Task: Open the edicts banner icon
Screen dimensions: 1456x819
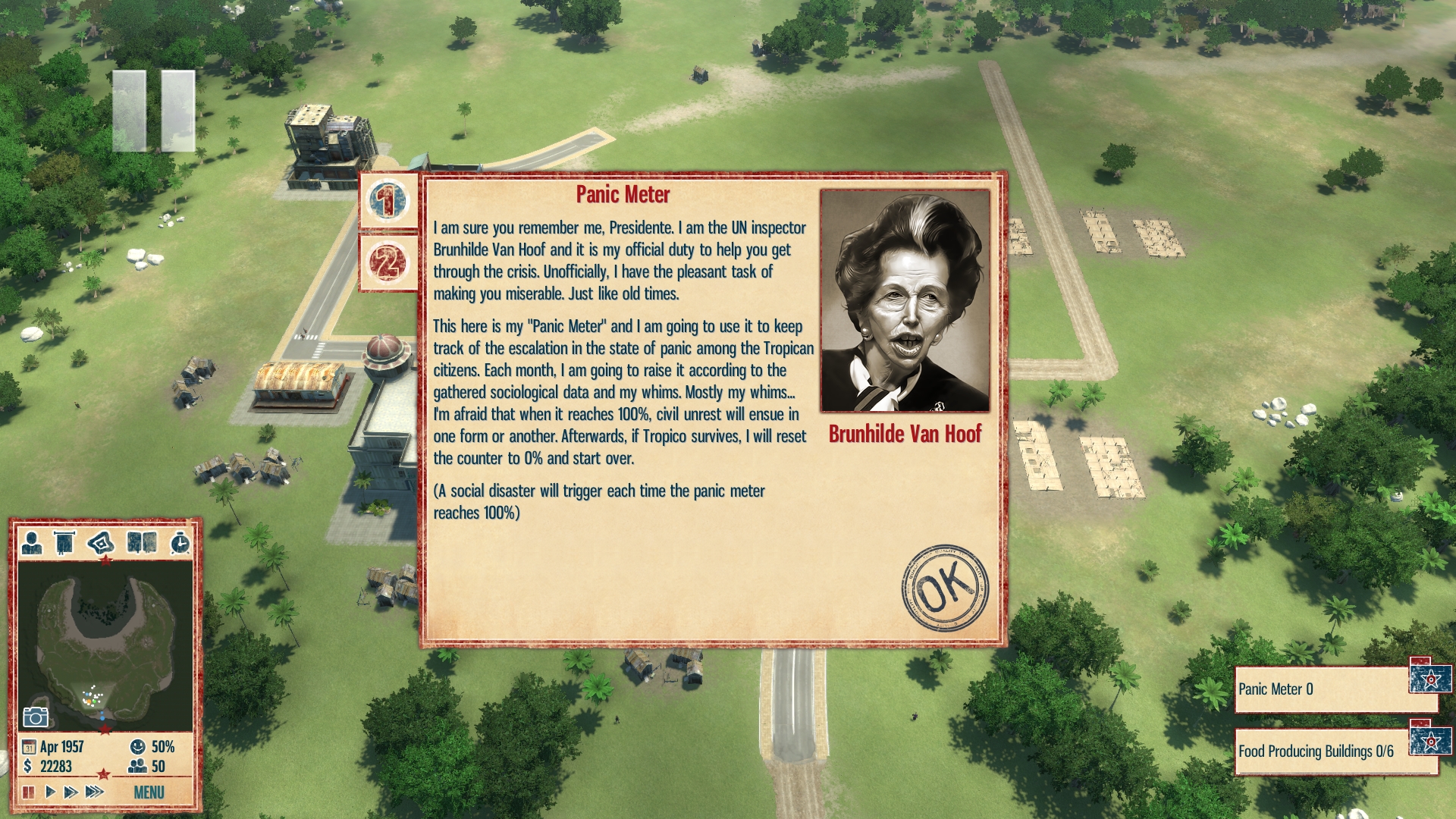Action: click(x=64, y=543)
